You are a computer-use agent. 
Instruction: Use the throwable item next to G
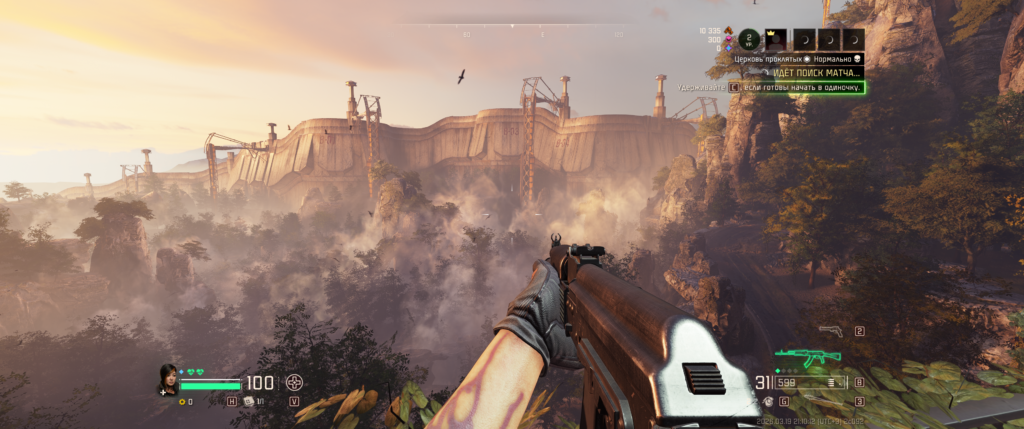768,401
